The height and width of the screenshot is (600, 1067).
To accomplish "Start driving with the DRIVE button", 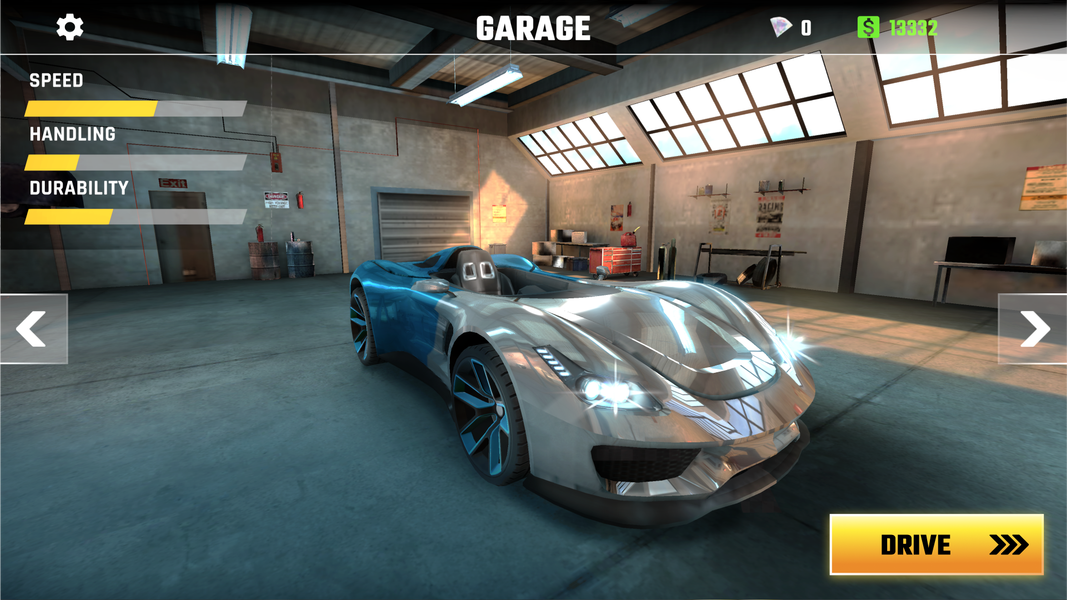I will [x=936, y=545].
